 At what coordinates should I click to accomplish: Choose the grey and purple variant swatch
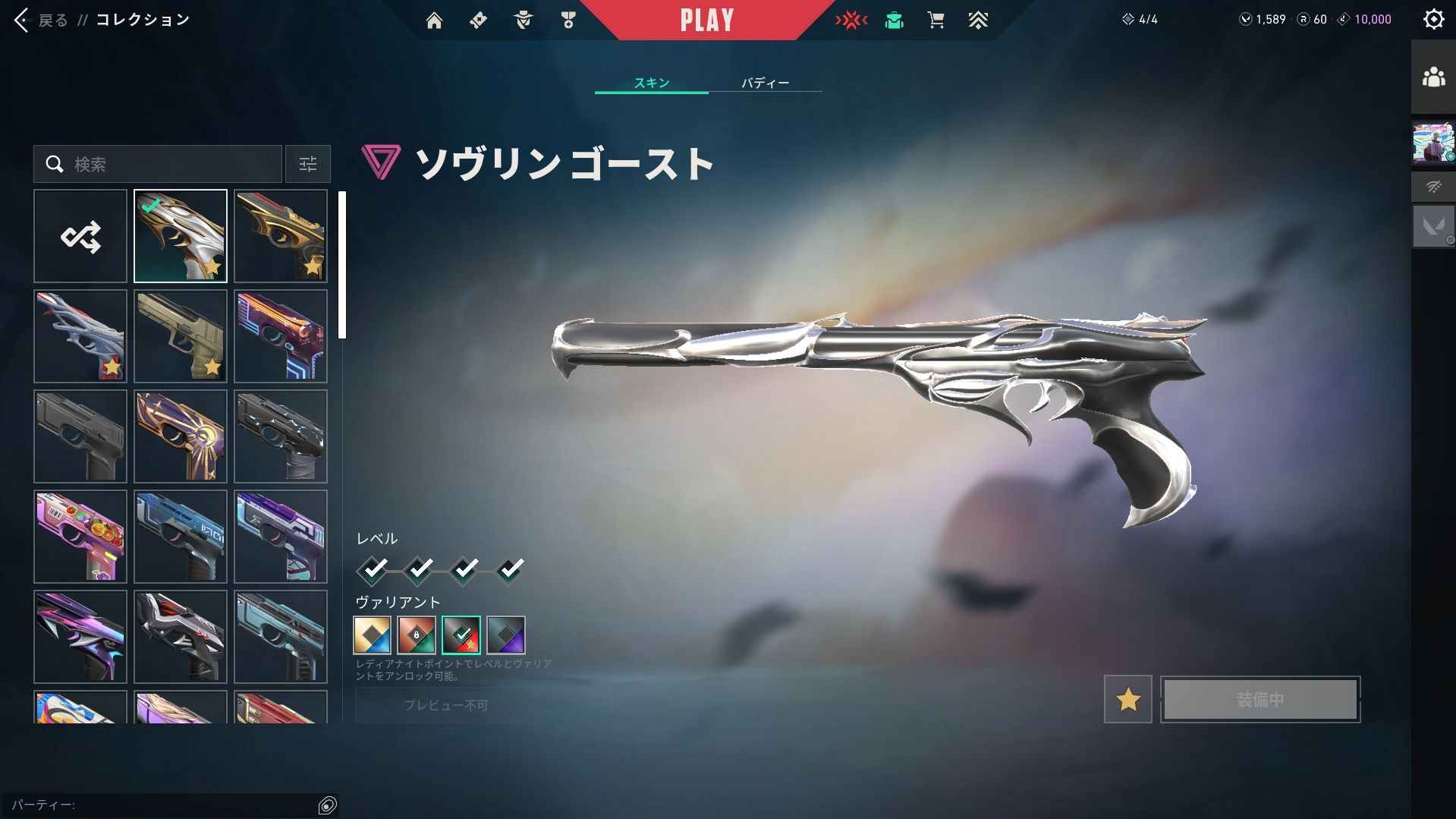click(x=506, y=635)
